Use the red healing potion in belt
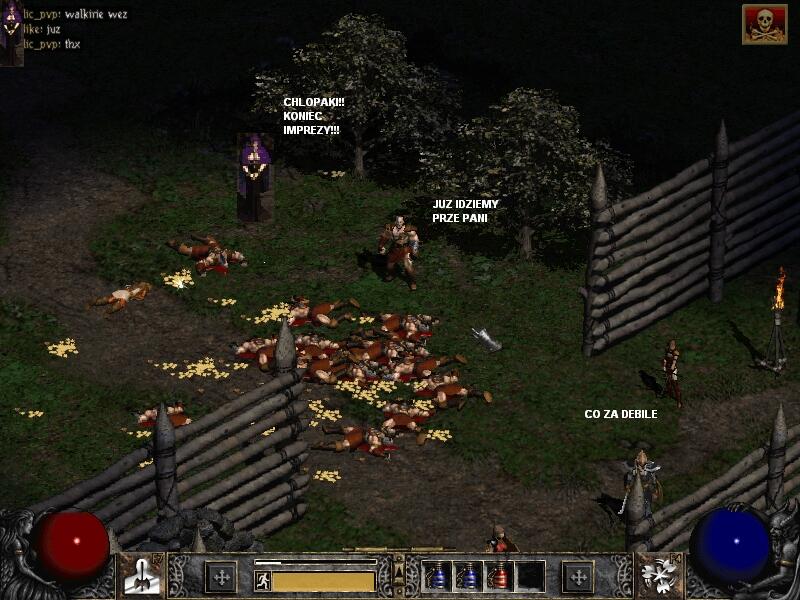Screen dimensions: 800x600 point(499,576)
